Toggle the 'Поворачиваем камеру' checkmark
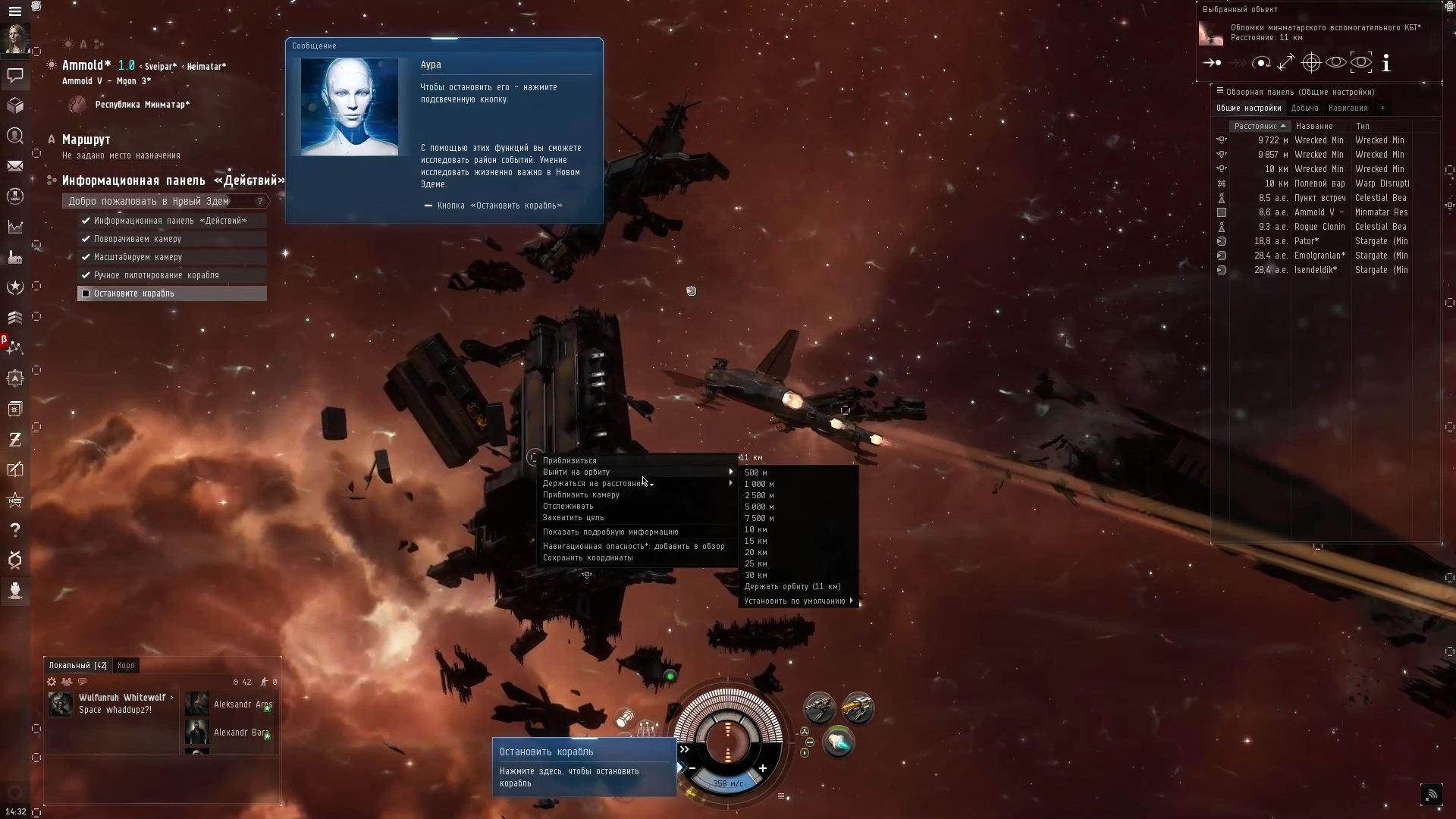Screen dimensions: 1456x819 [x=86, y=238]
